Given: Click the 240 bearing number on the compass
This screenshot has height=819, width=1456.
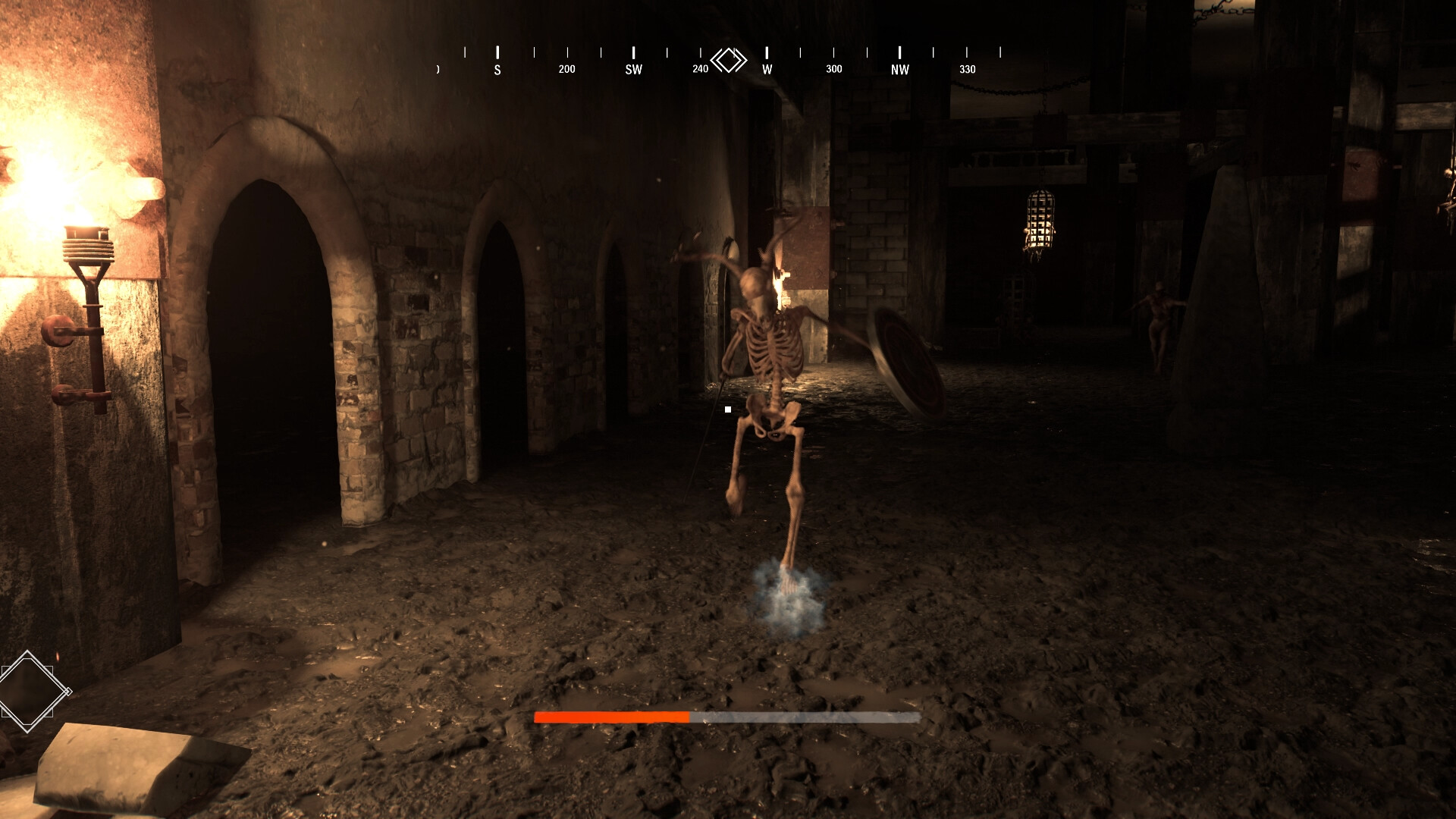Looking at the screenshot, I should click(x=699, y=67).
